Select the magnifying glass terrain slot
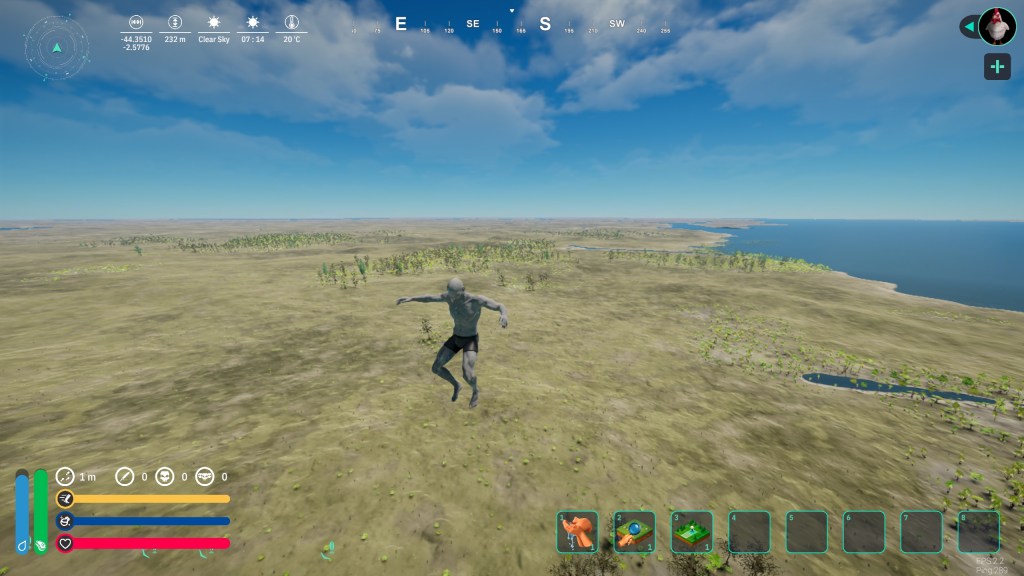Screen dimensions: 1024x576 pos(635,532)
